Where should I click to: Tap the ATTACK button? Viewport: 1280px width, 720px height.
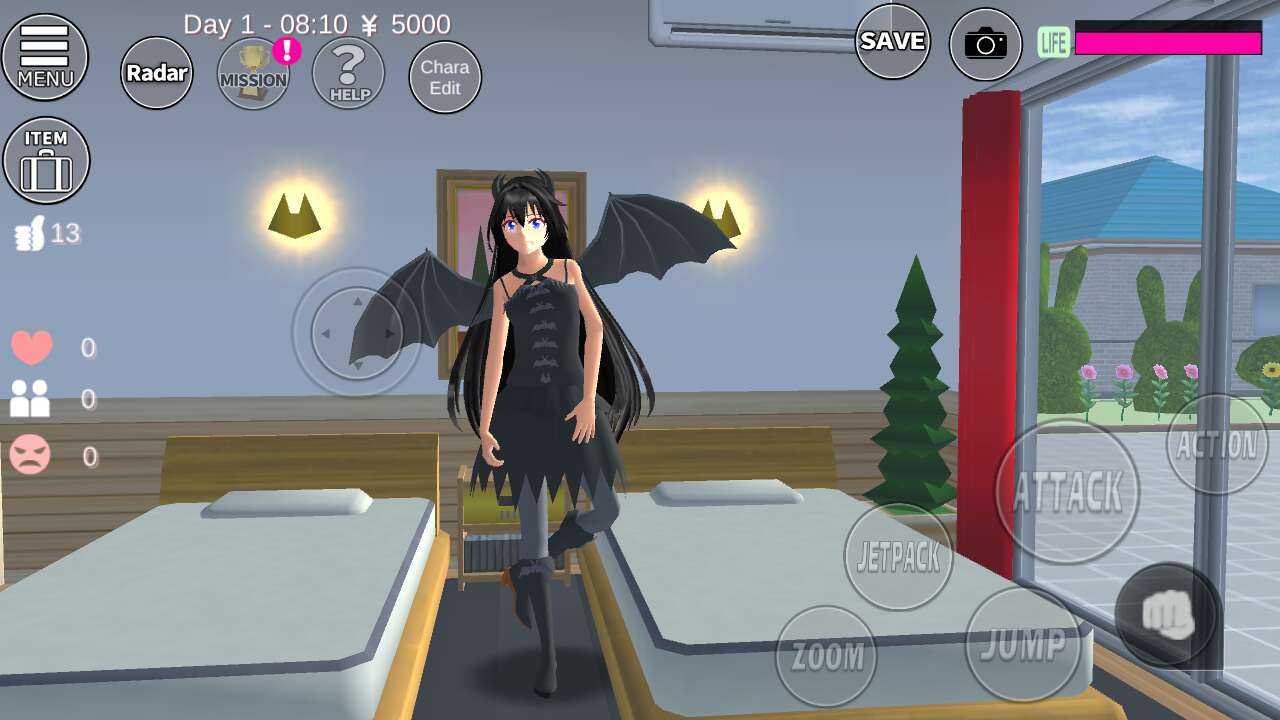1067,491
